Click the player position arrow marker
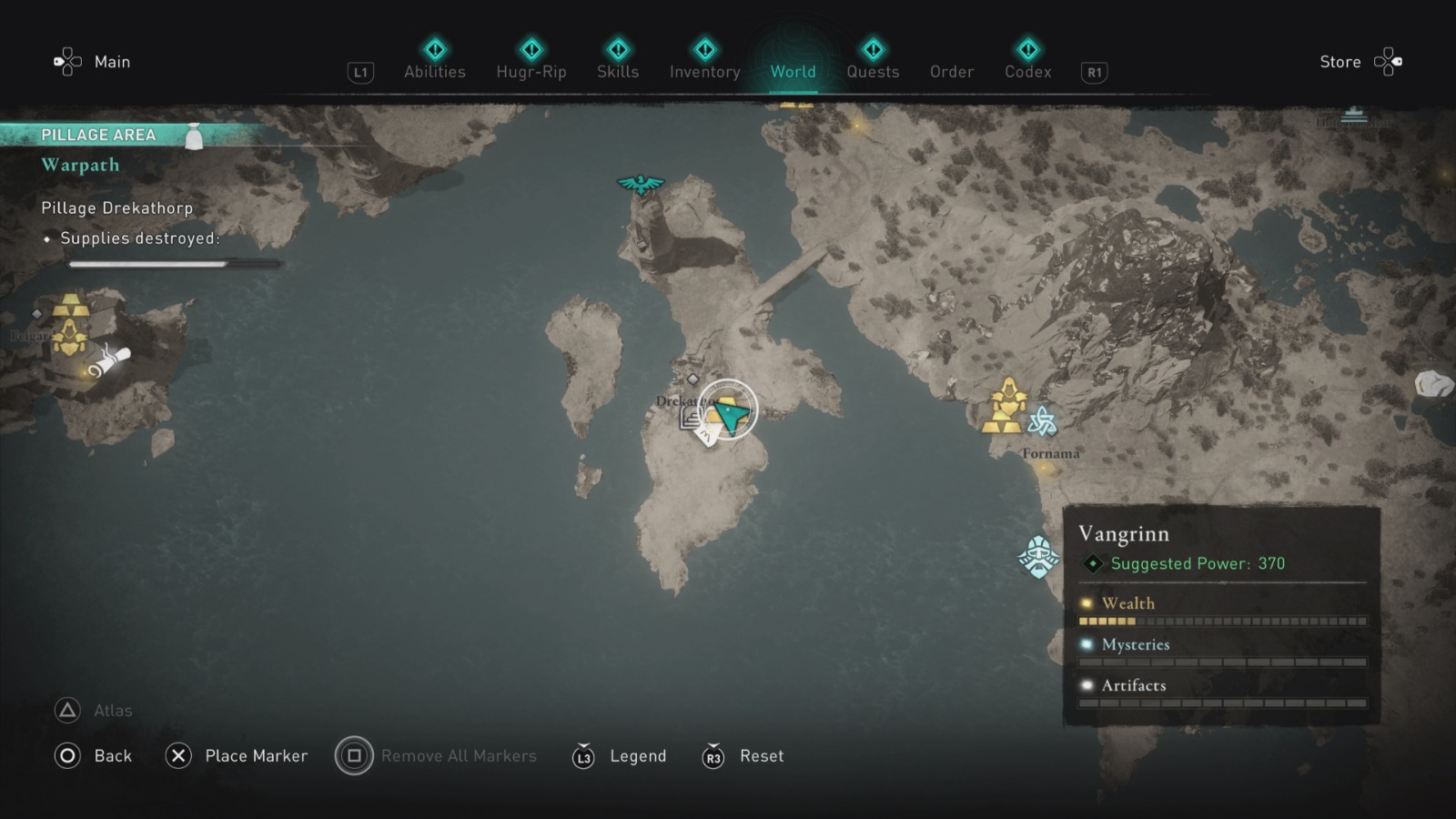 click(x=729, y=409)
